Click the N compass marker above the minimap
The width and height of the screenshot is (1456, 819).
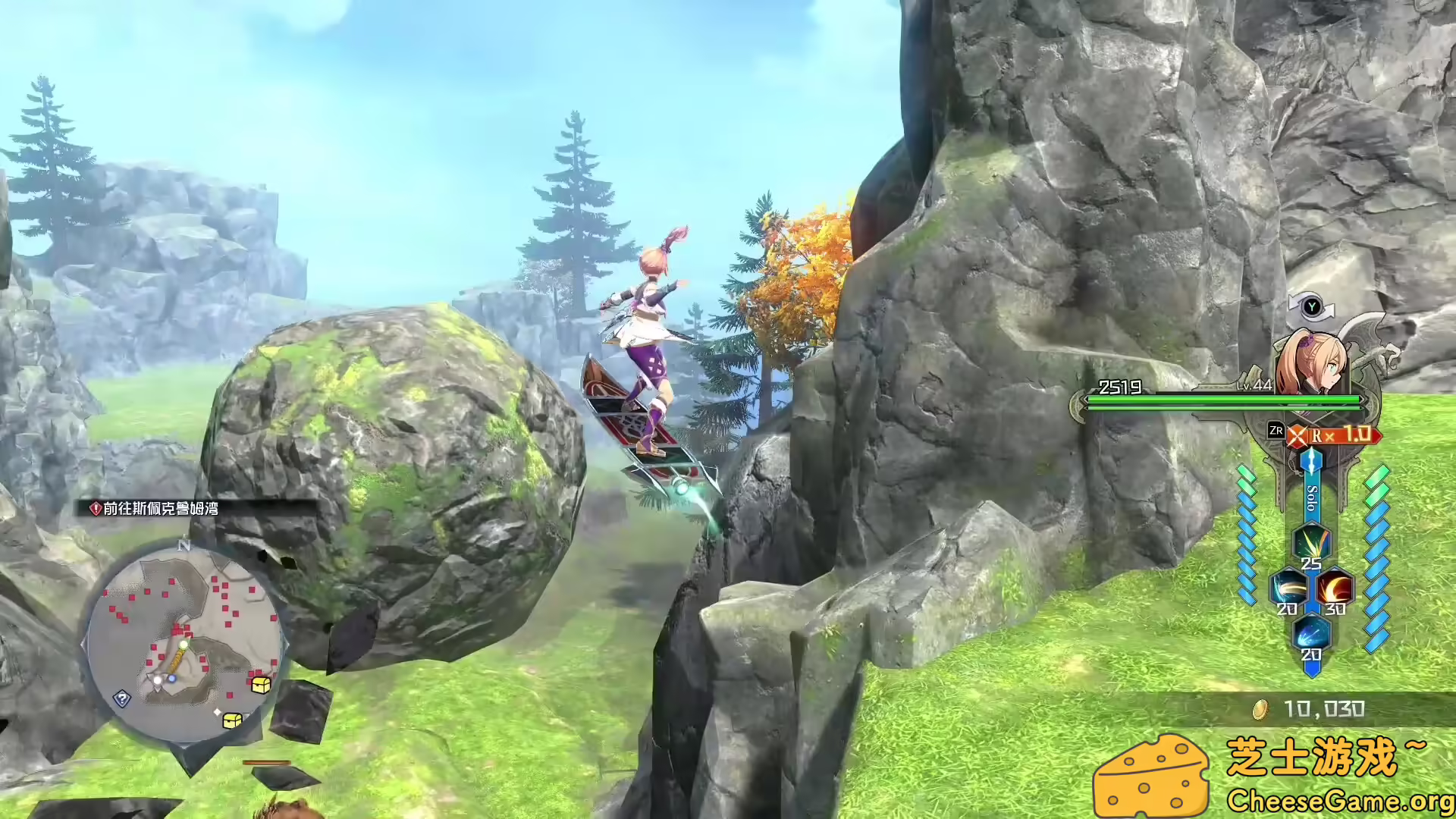point(183,544)
